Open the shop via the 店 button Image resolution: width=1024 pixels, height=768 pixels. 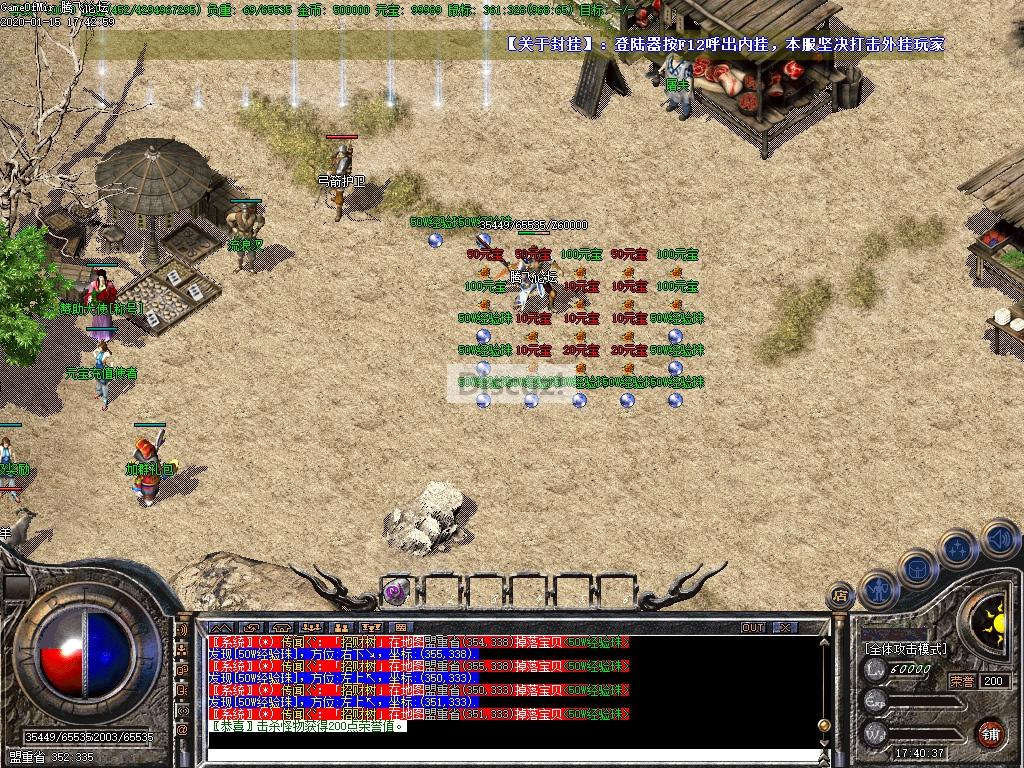pyautogui.click(x=841, y=597)
